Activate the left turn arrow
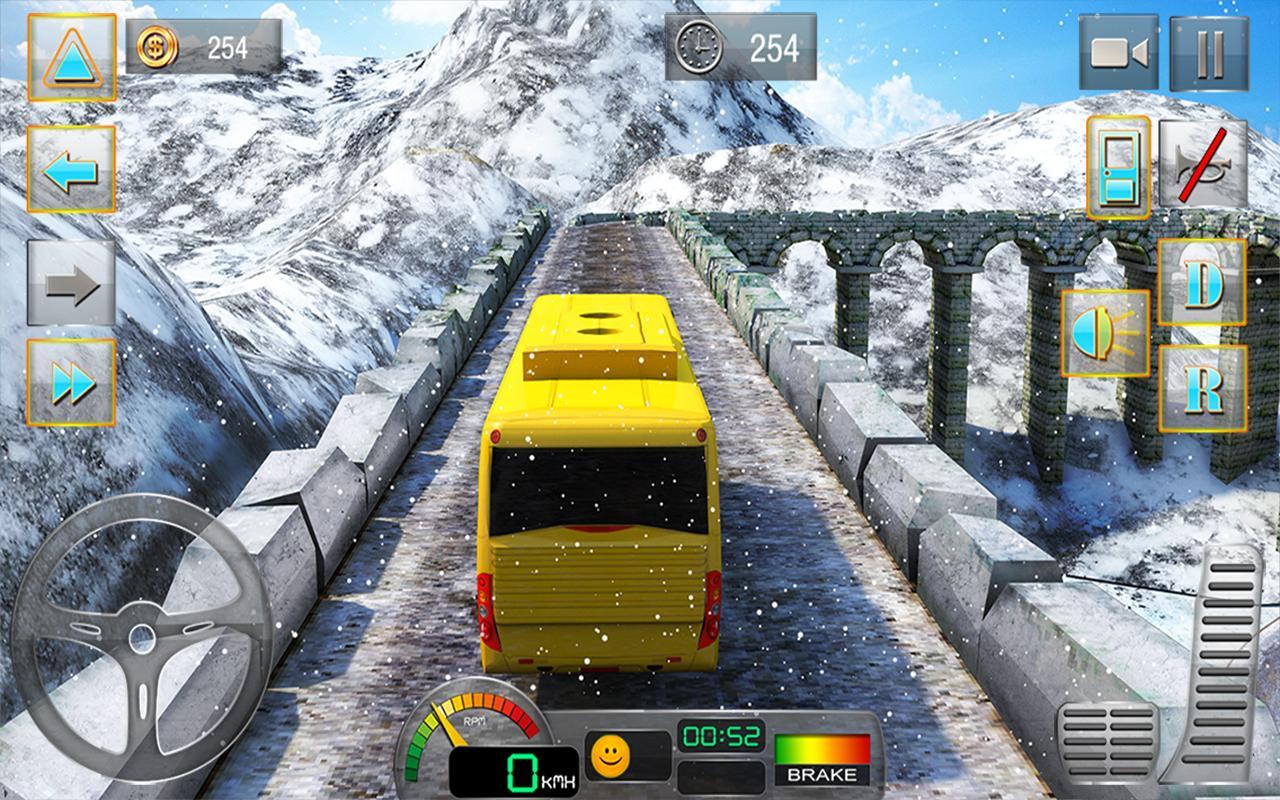Screen dimensions: 1280x800 pos(71,169)
